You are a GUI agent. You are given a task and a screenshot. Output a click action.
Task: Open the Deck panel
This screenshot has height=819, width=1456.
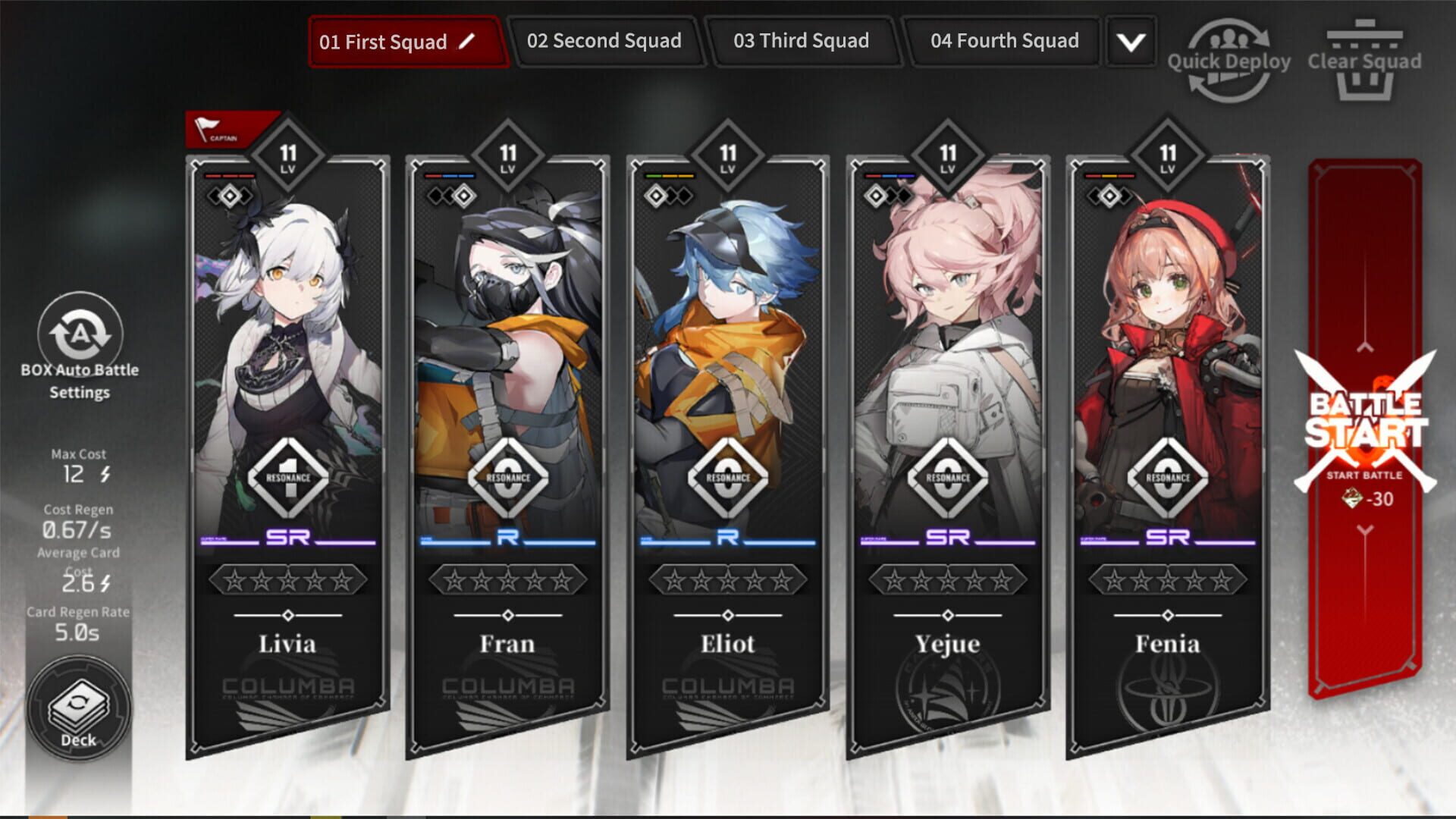coord(78,705)
